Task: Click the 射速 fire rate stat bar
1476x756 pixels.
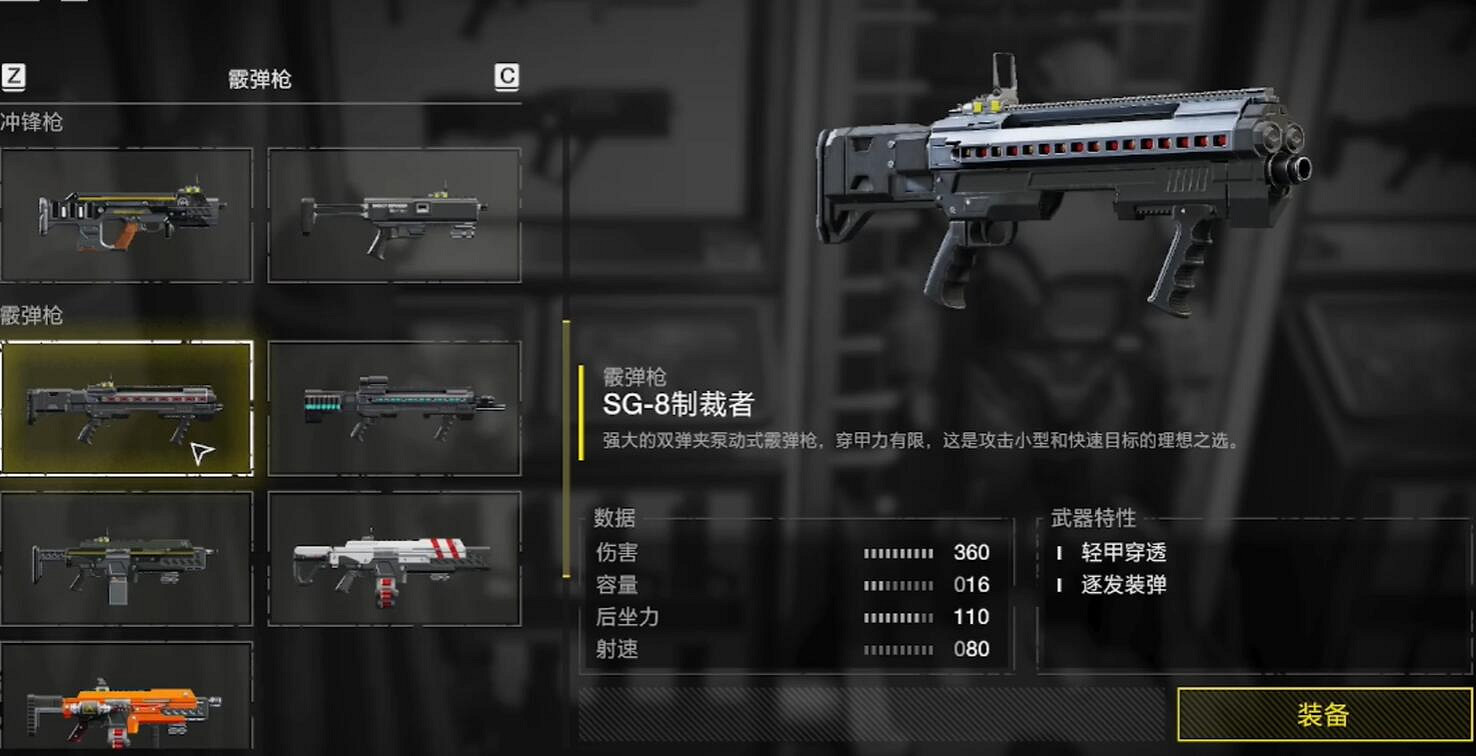Action: [893, 648]
